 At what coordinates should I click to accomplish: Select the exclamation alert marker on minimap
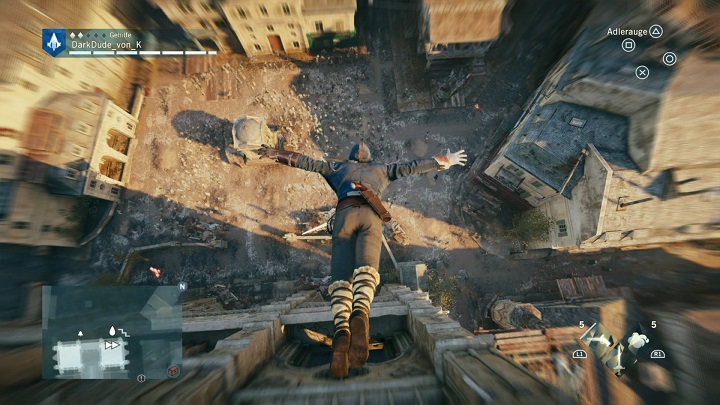coord(141,377)
